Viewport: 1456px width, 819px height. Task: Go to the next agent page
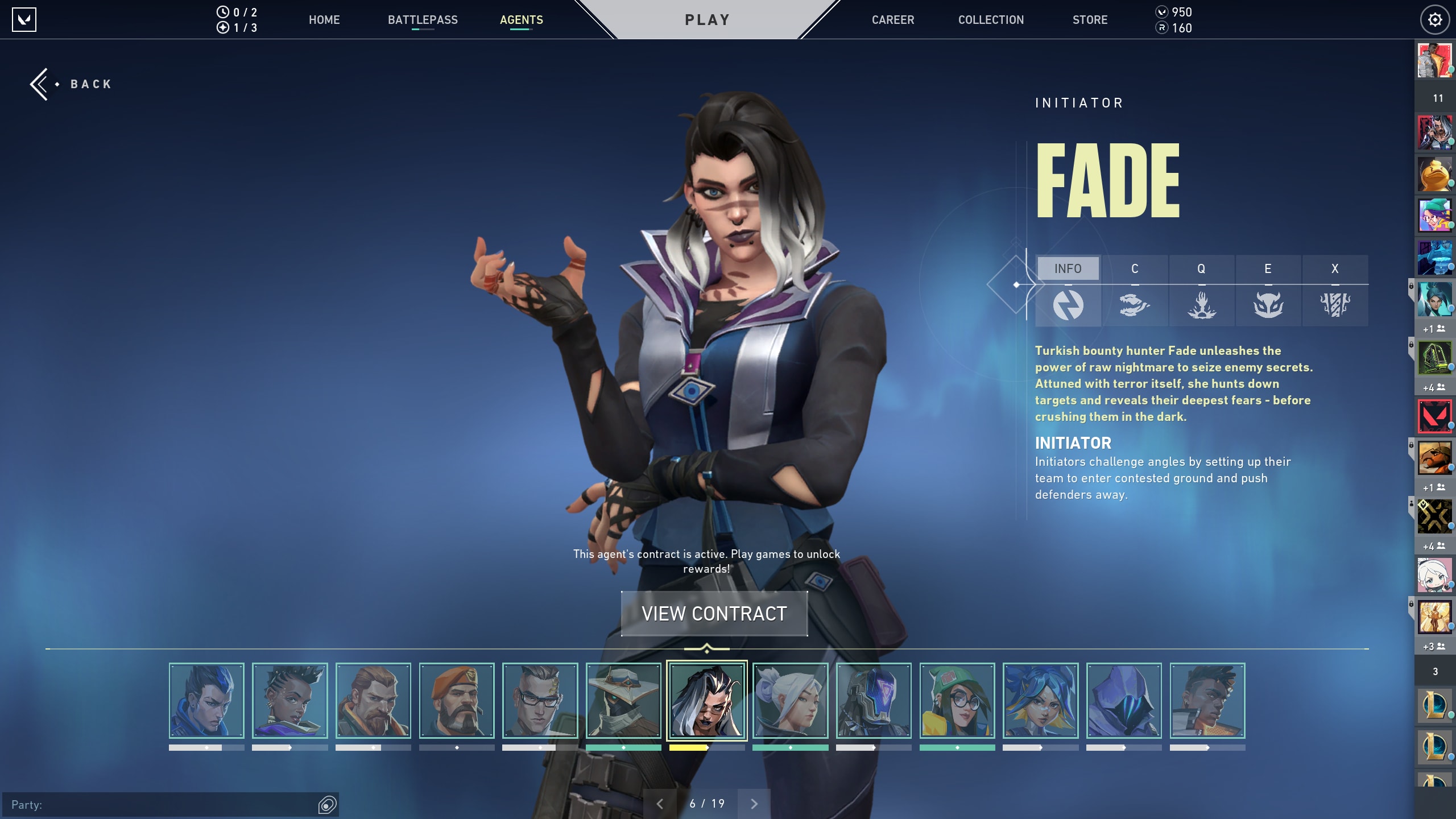pos(754,804)
